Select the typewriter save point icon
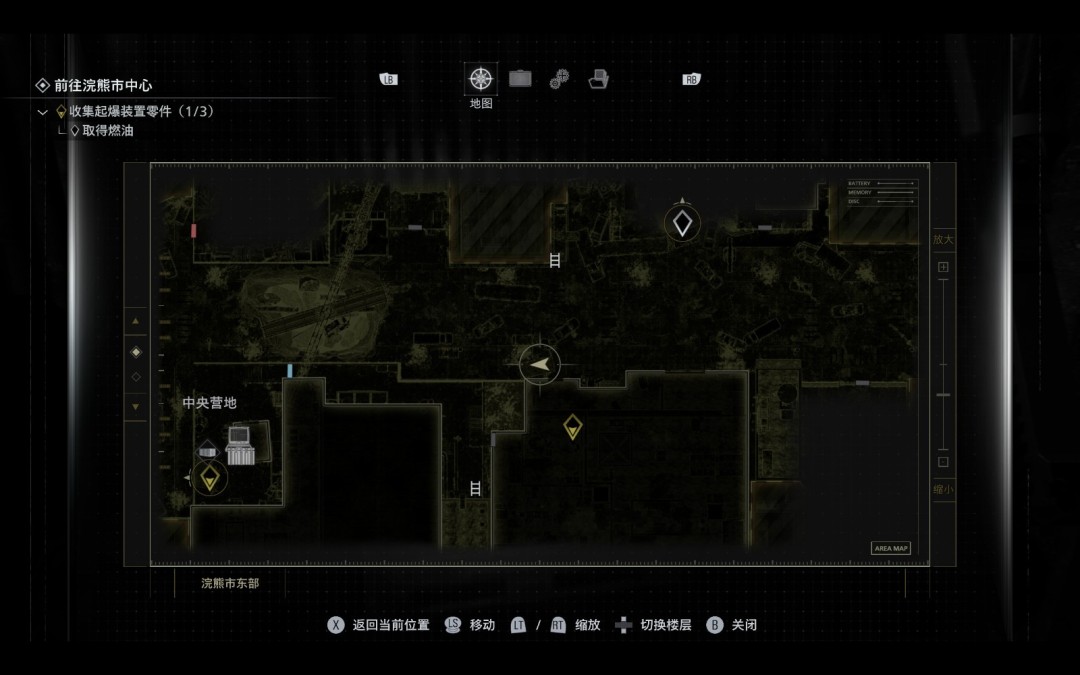This screenshot has width=1080, height=675. (239, 445)
